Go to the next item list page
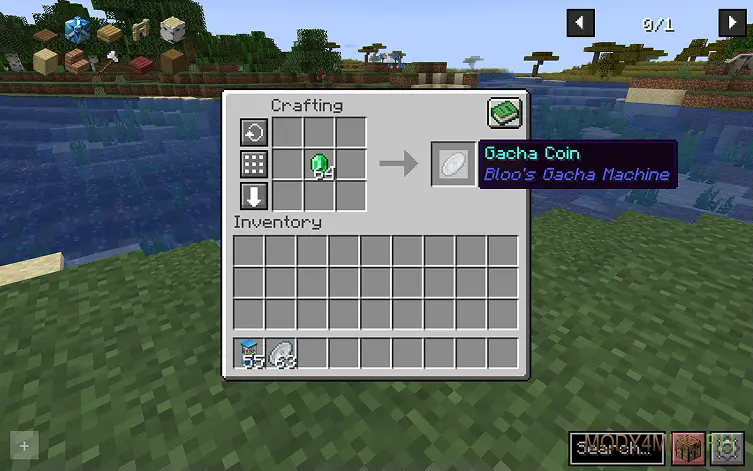The width and height of the screenshot is (753, 471). [731, 22]
